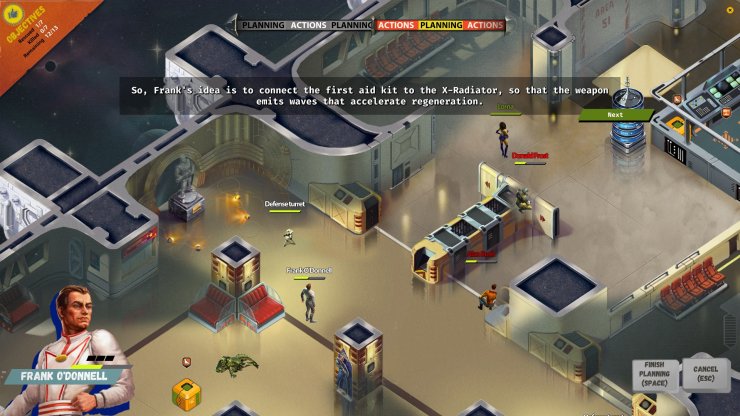Select the yellow highlighted Planning phase in the turn bar
740x416 pixels.
click(440, 25)
